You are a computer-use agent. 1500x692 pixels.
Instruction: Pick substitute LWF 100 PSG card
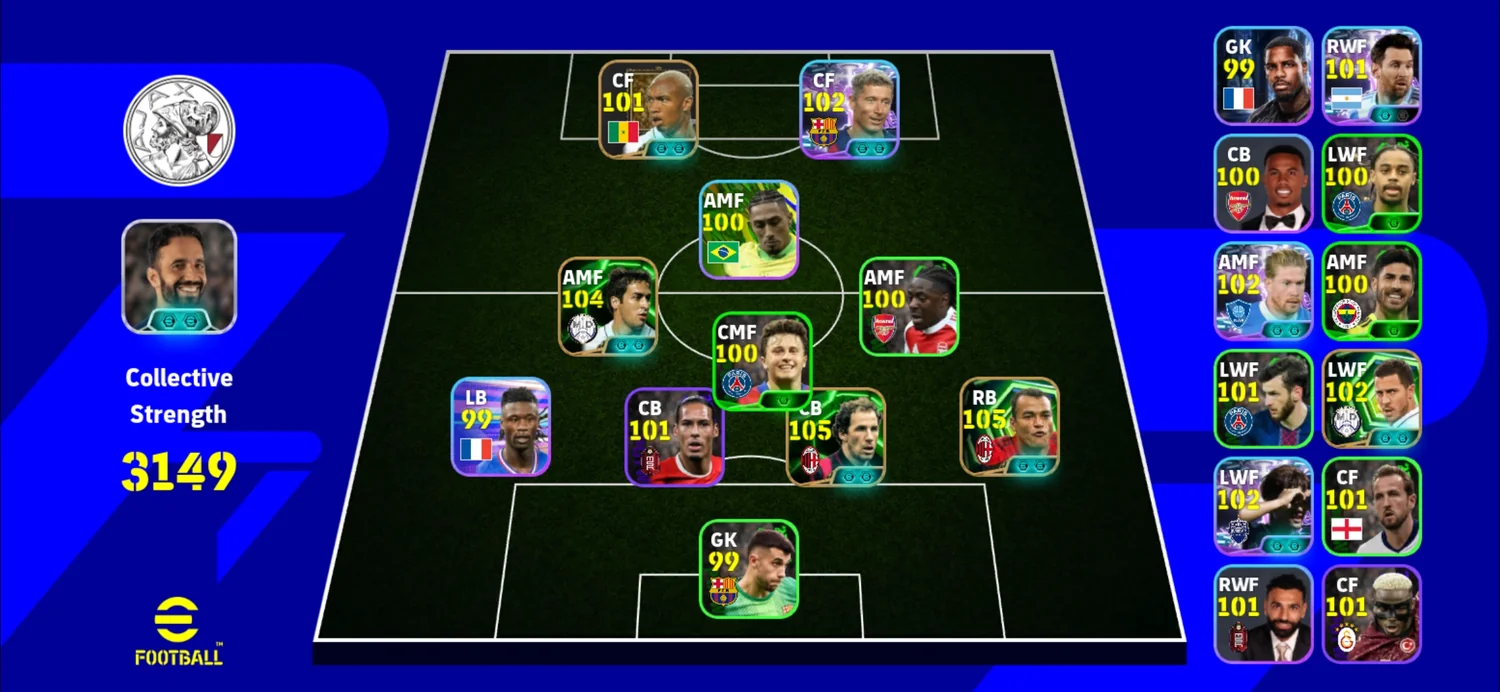[1371, 183]
